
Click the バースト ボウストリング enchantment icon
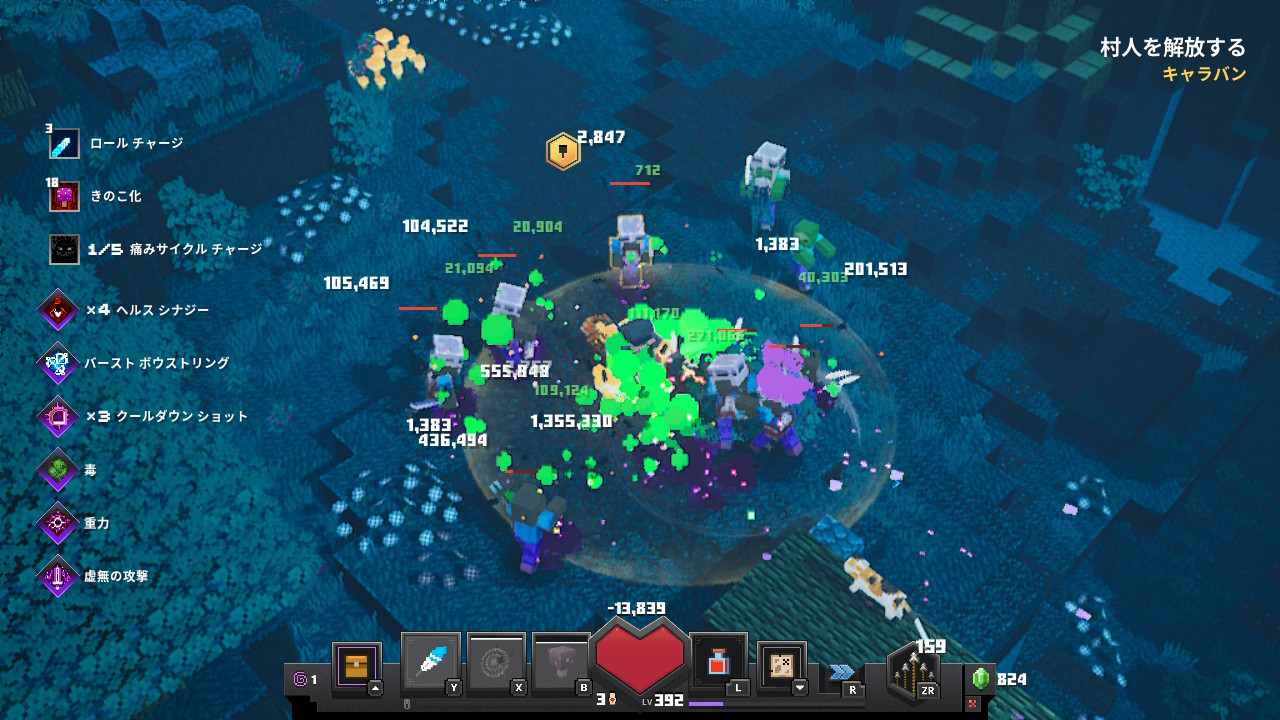tap(58, 363)
